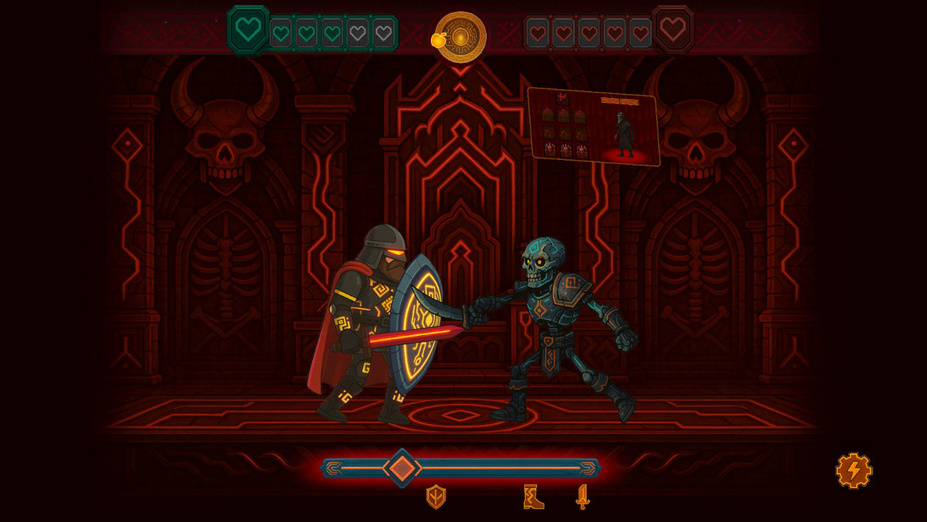Viewport: 927px width, 522px height.
Task: Click the diamond handle on the action bar
Action: (x=402, y=468)
